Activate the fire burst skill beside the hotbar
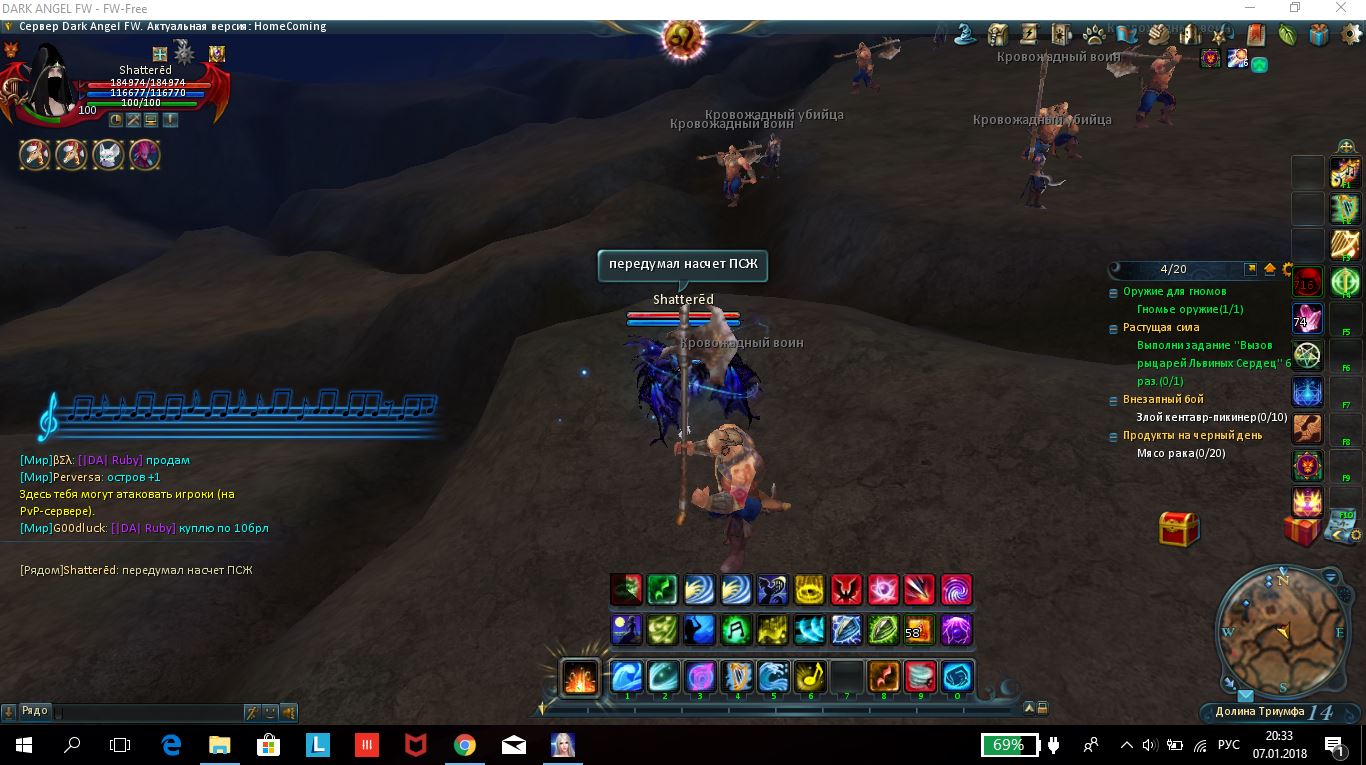Viewport: 1366px width, 765px height. [580, 677]
